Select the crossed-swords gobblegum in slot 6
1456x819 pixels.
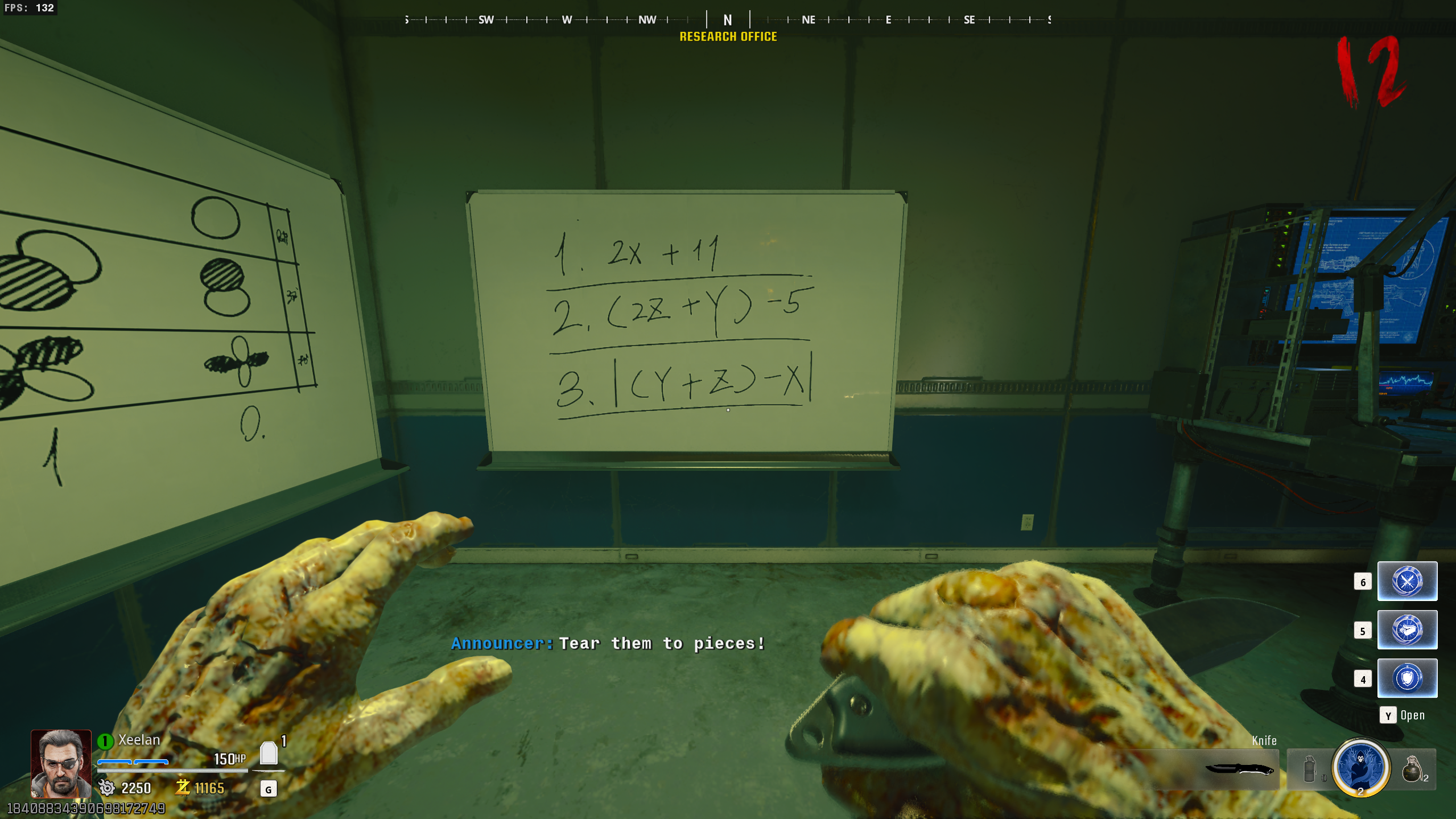tap(1406, 581)
